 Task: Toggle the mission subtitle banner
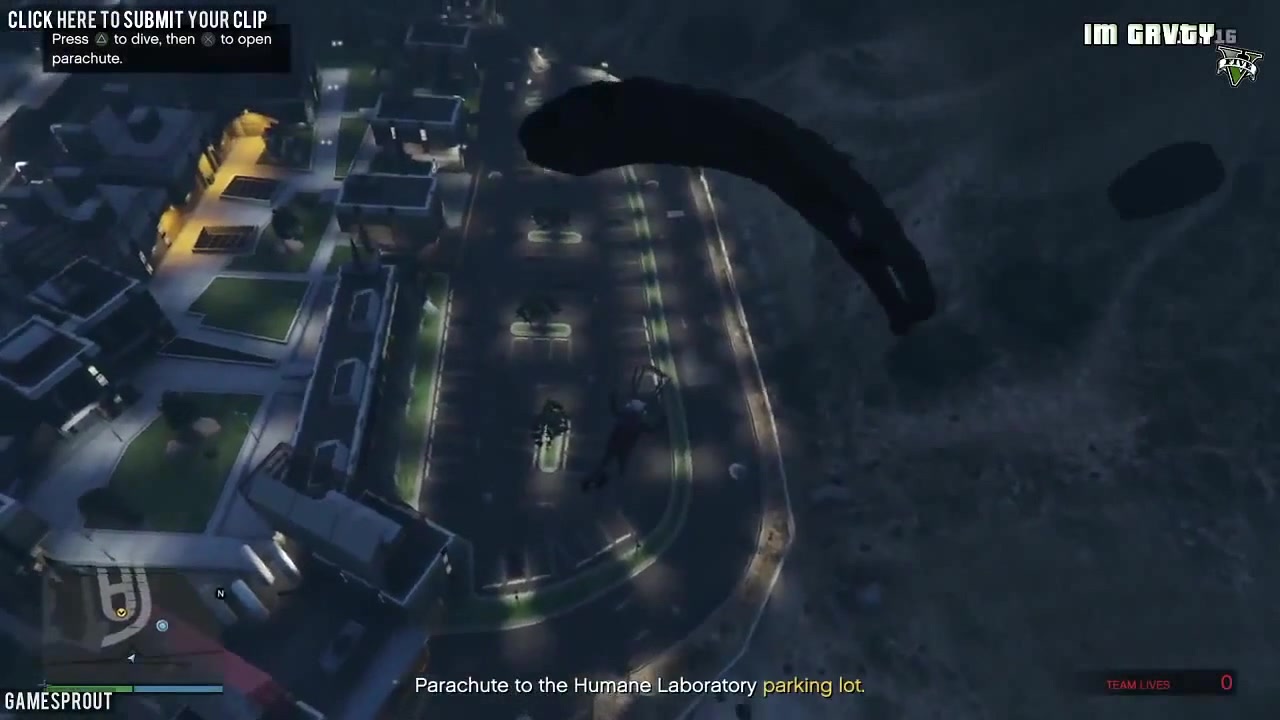click(640, 686)
